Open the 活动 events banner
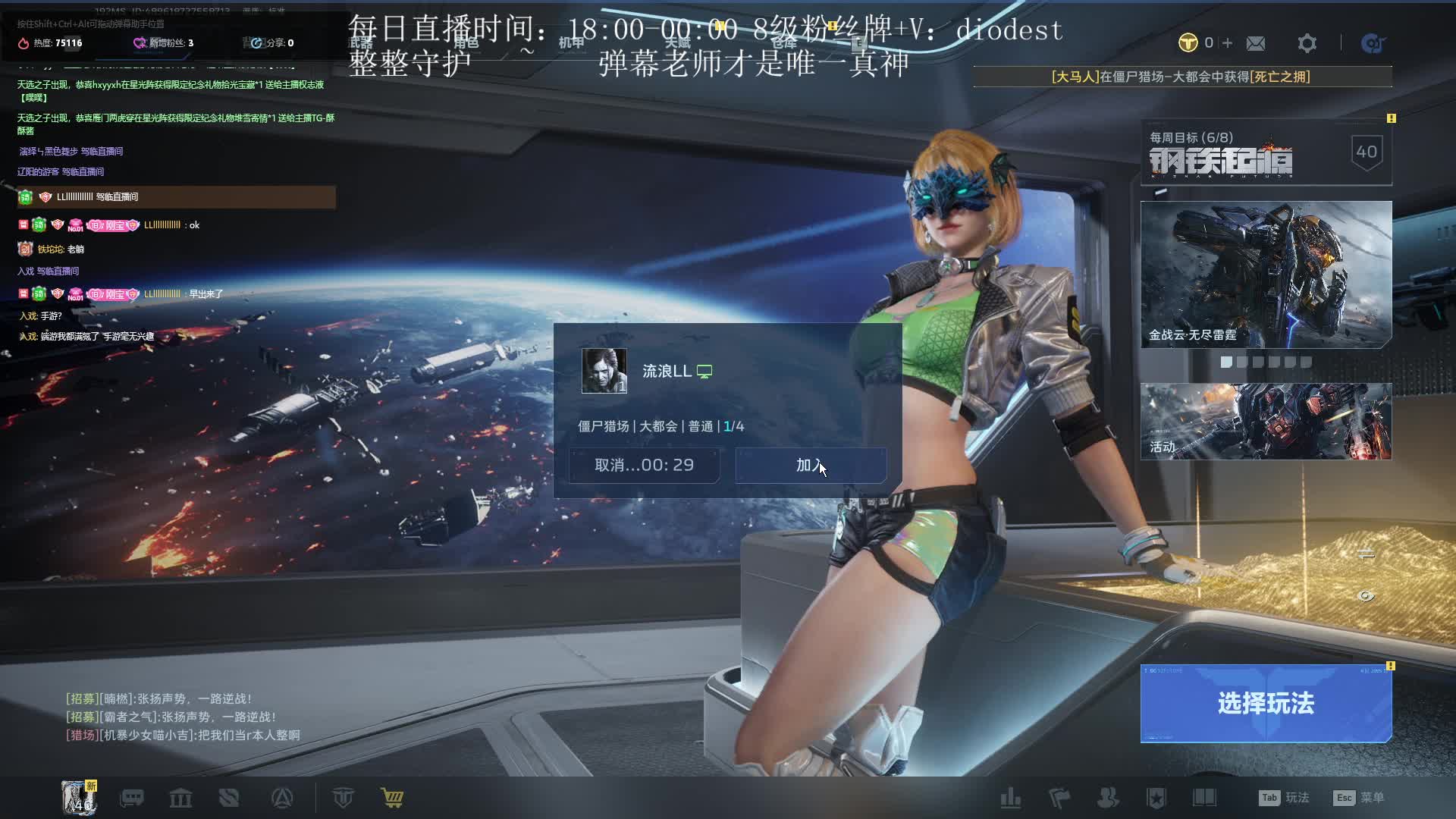 [1266, 421]
